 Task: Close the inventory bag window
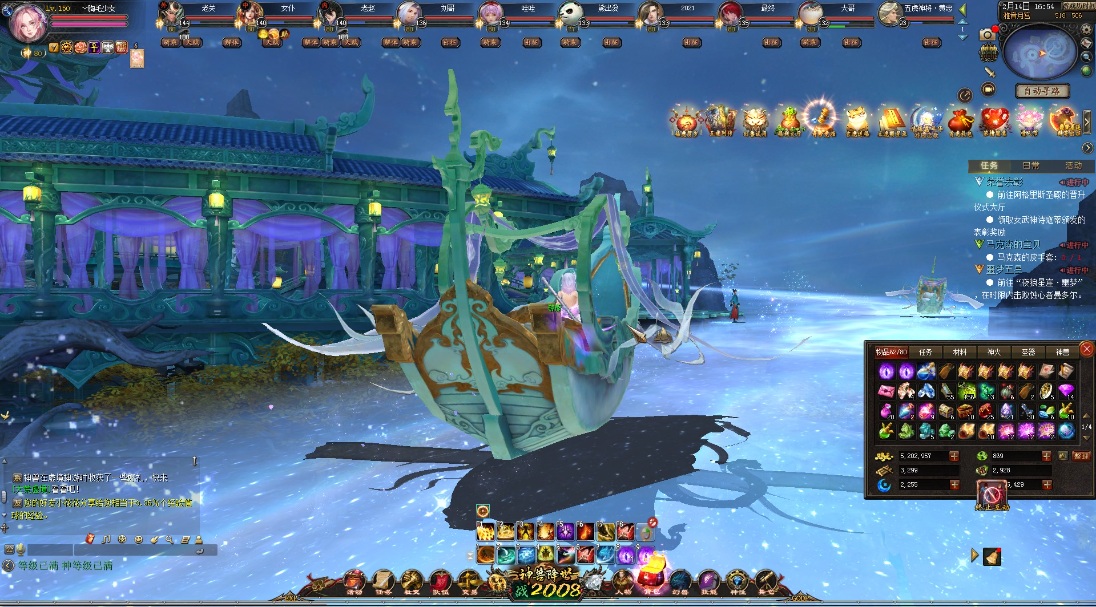[x=1086, y=349]
